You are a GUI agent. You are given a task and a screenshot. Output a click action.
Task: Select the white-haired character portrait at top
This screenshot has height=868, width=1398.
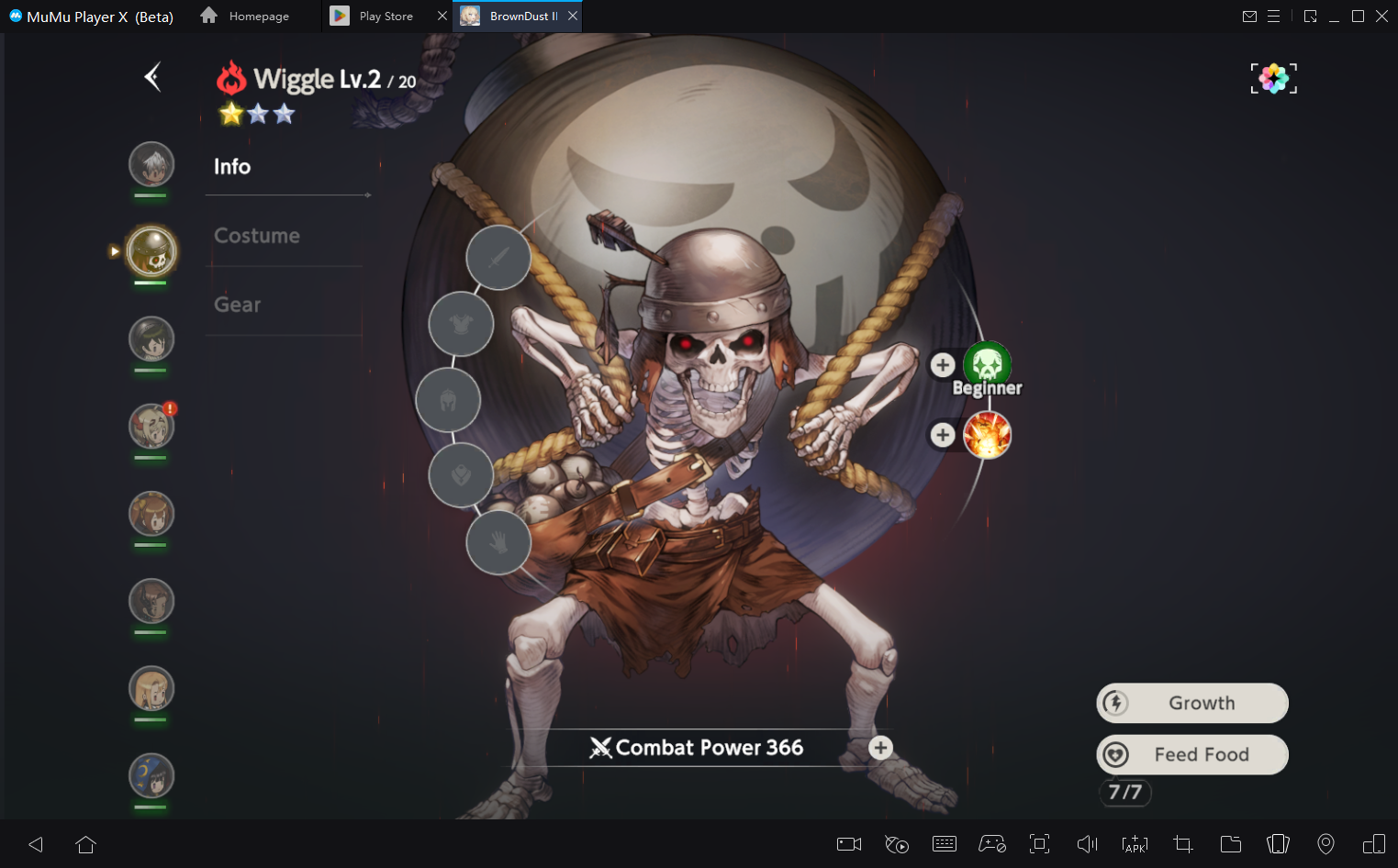151,165
